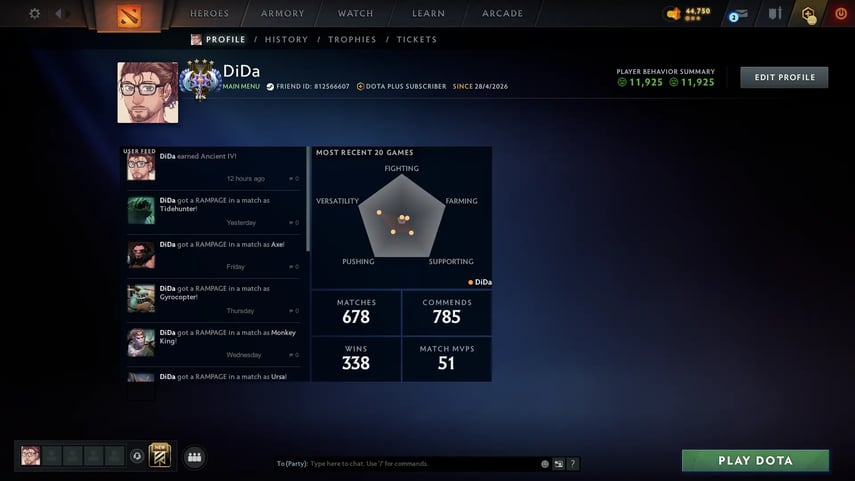
Task: Click DiDa's large profile avatar
Action: 148,93
